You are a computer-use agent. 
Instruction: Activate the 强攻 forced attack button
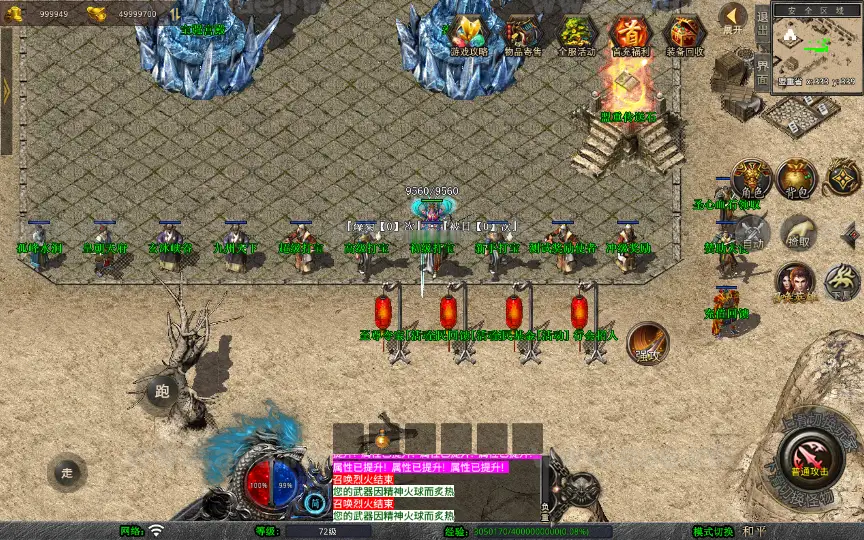coord(648,342)
